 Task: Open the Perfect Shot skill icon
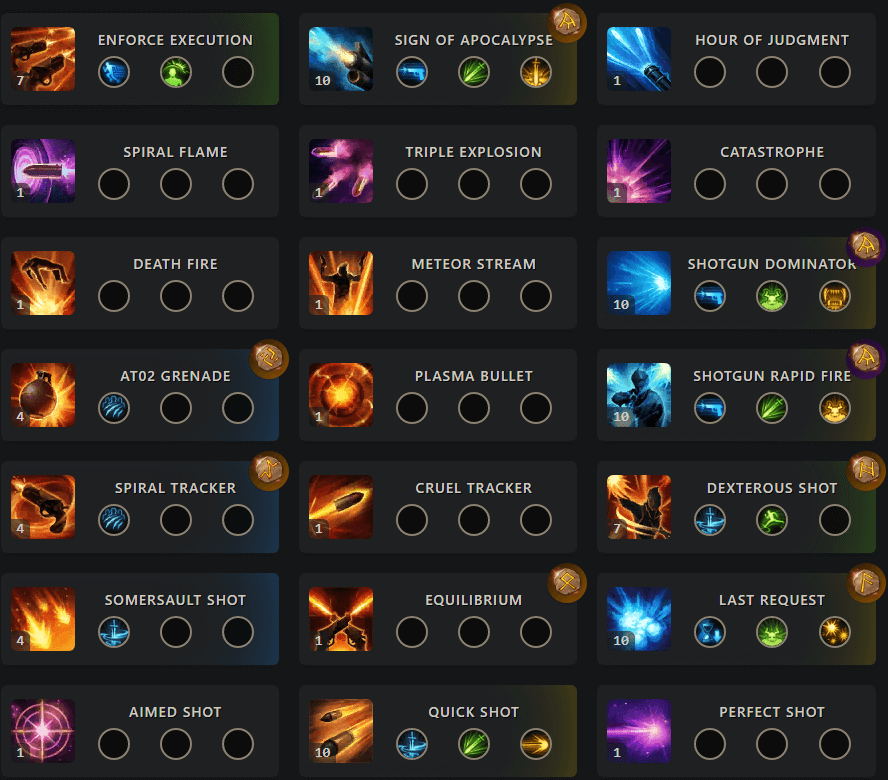coord(639,731)
